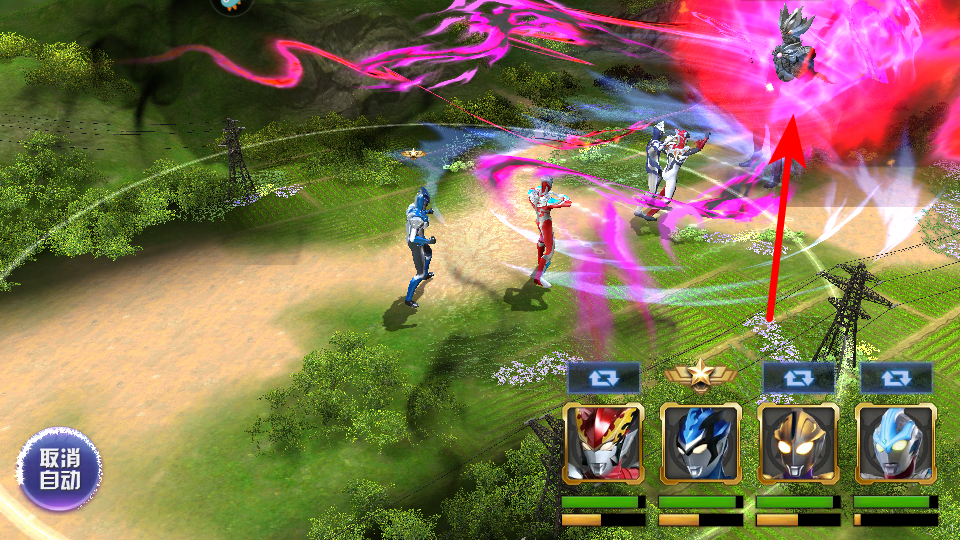Swap to the light-blue silver Ultraman
This screenshot has width=960, height=540.
click(896, 377)
